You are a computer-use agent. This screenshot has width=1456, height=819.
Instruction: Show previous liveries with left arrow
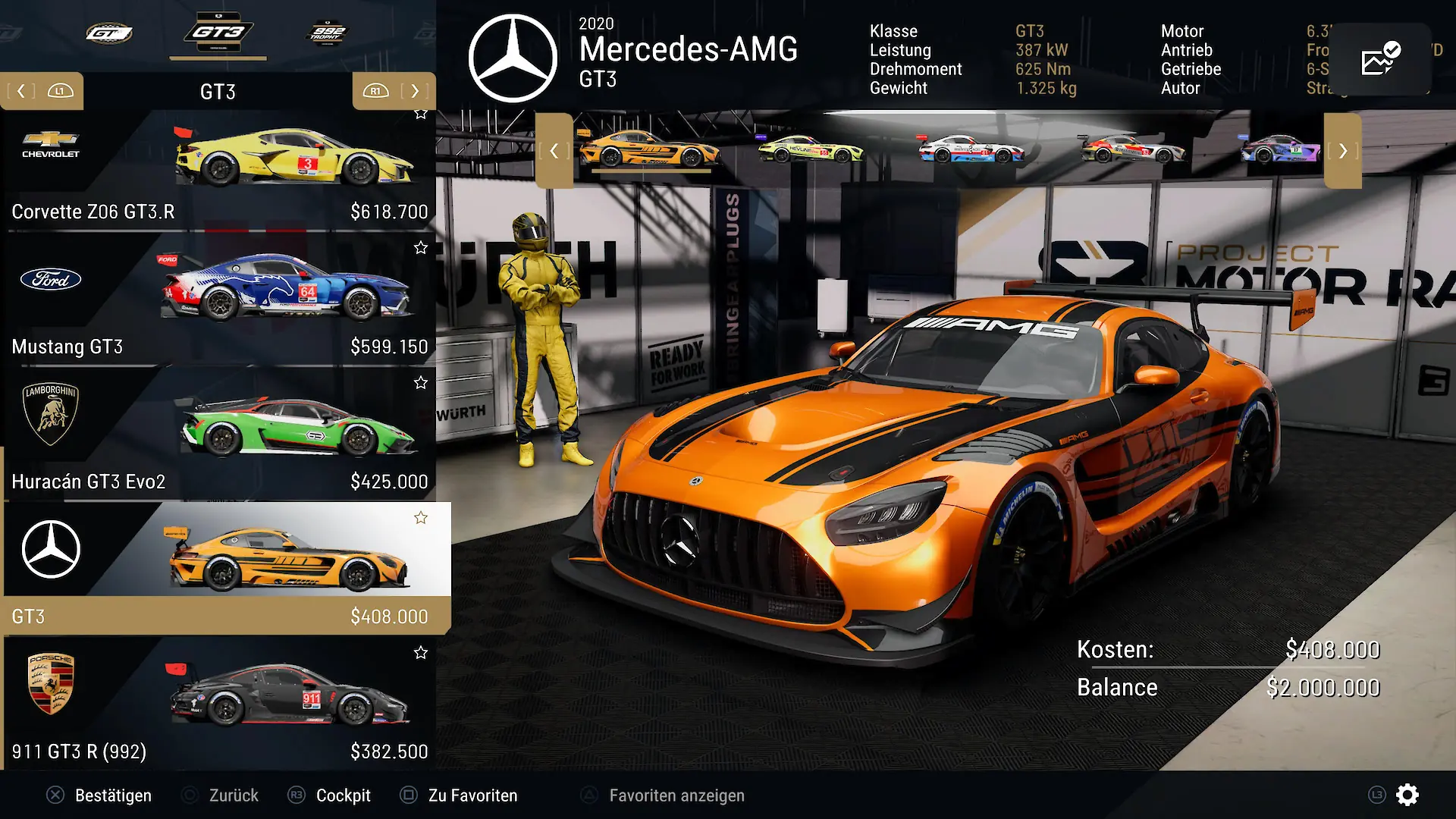[554, 150]
